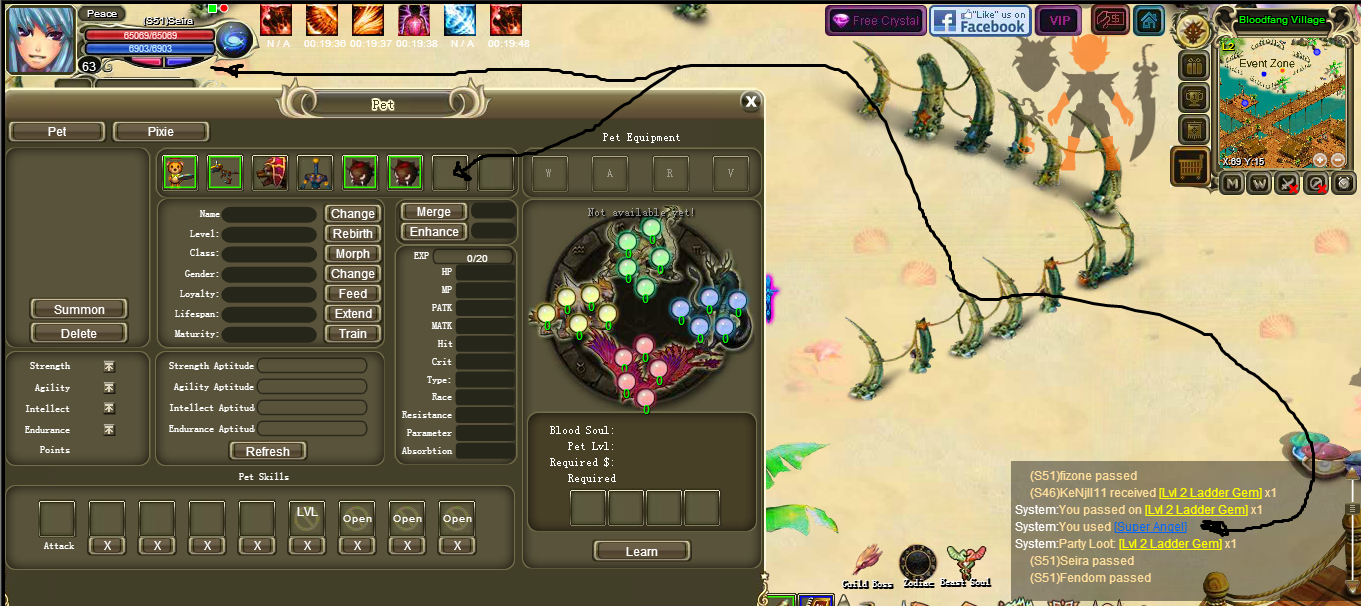This screenshot has width=1361, height=606.
Task: Open the Super Angel chat link
Action: (1150, 527)
